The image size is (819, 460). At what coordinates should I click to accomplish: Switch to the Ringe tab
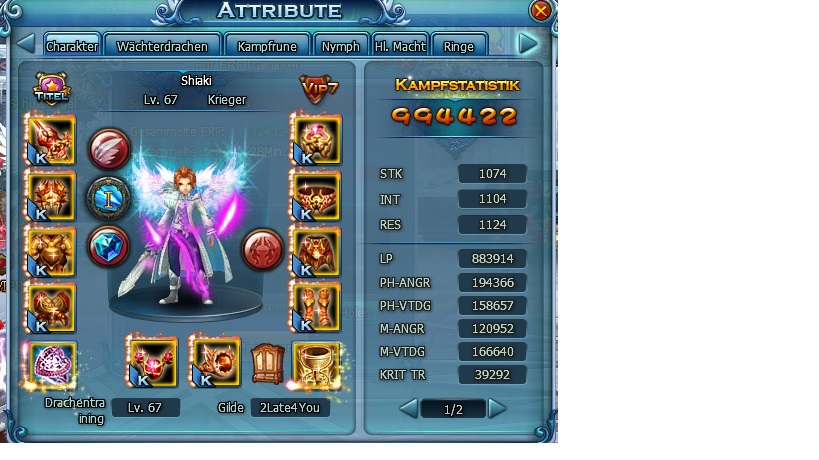[x=458, y=46]
